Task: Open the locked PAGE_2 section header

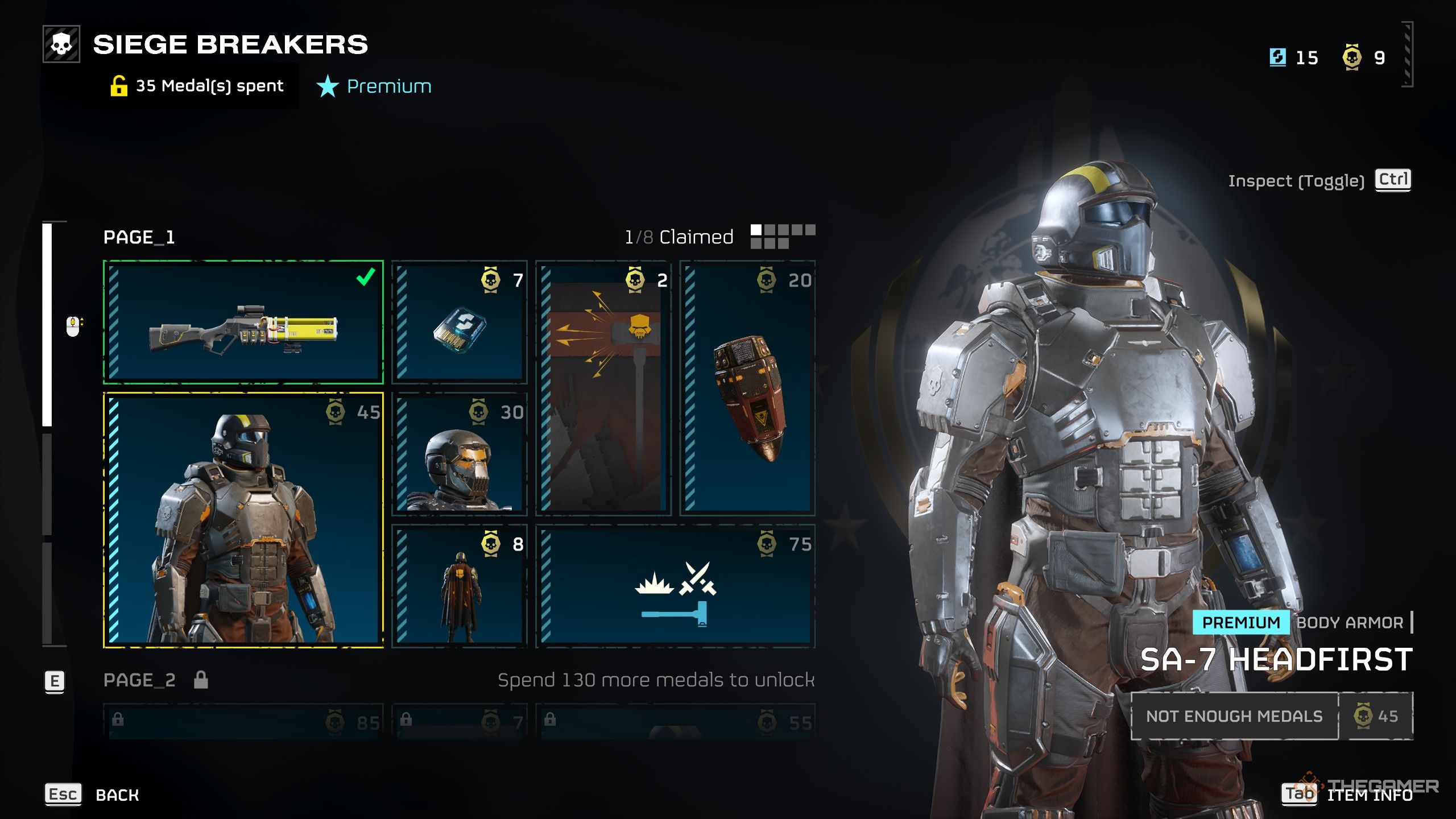Action: tap(140, 680)
